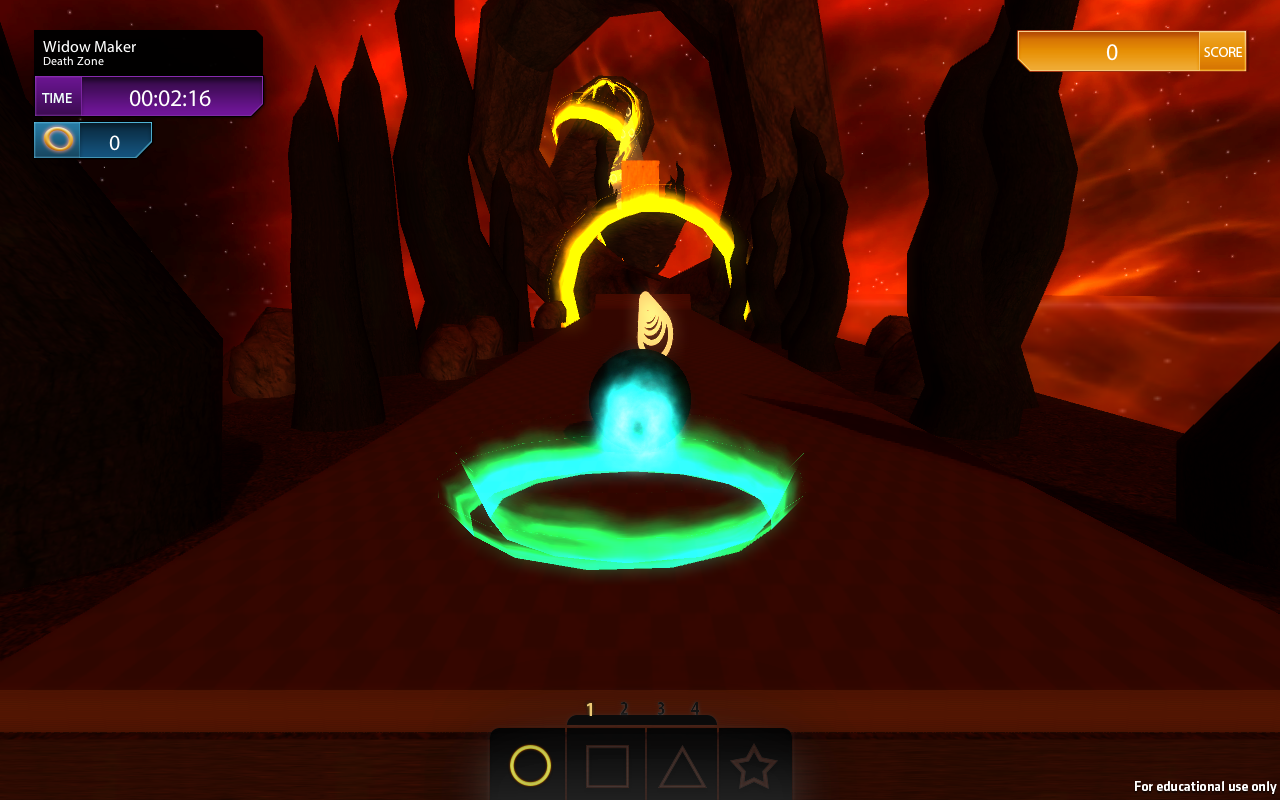Click the purple TIME progress bar
This screenshot has height=800, width=1280.
pos(170,96)
